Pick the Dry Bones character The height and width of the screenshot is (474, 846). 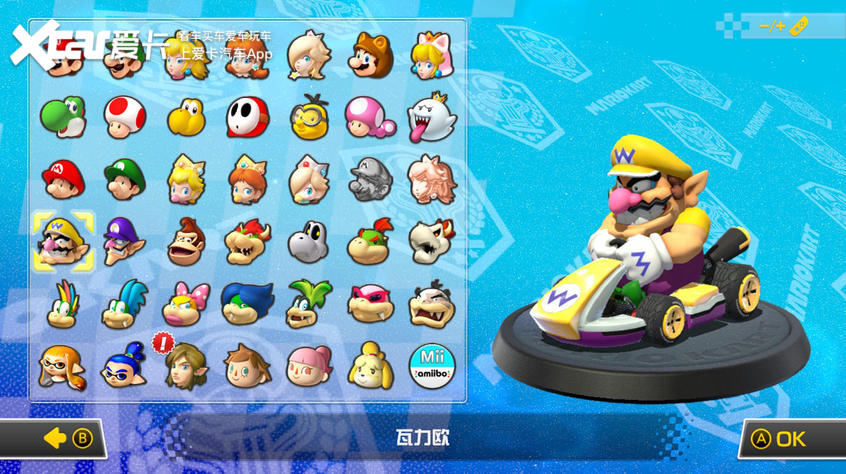point(308,242)
